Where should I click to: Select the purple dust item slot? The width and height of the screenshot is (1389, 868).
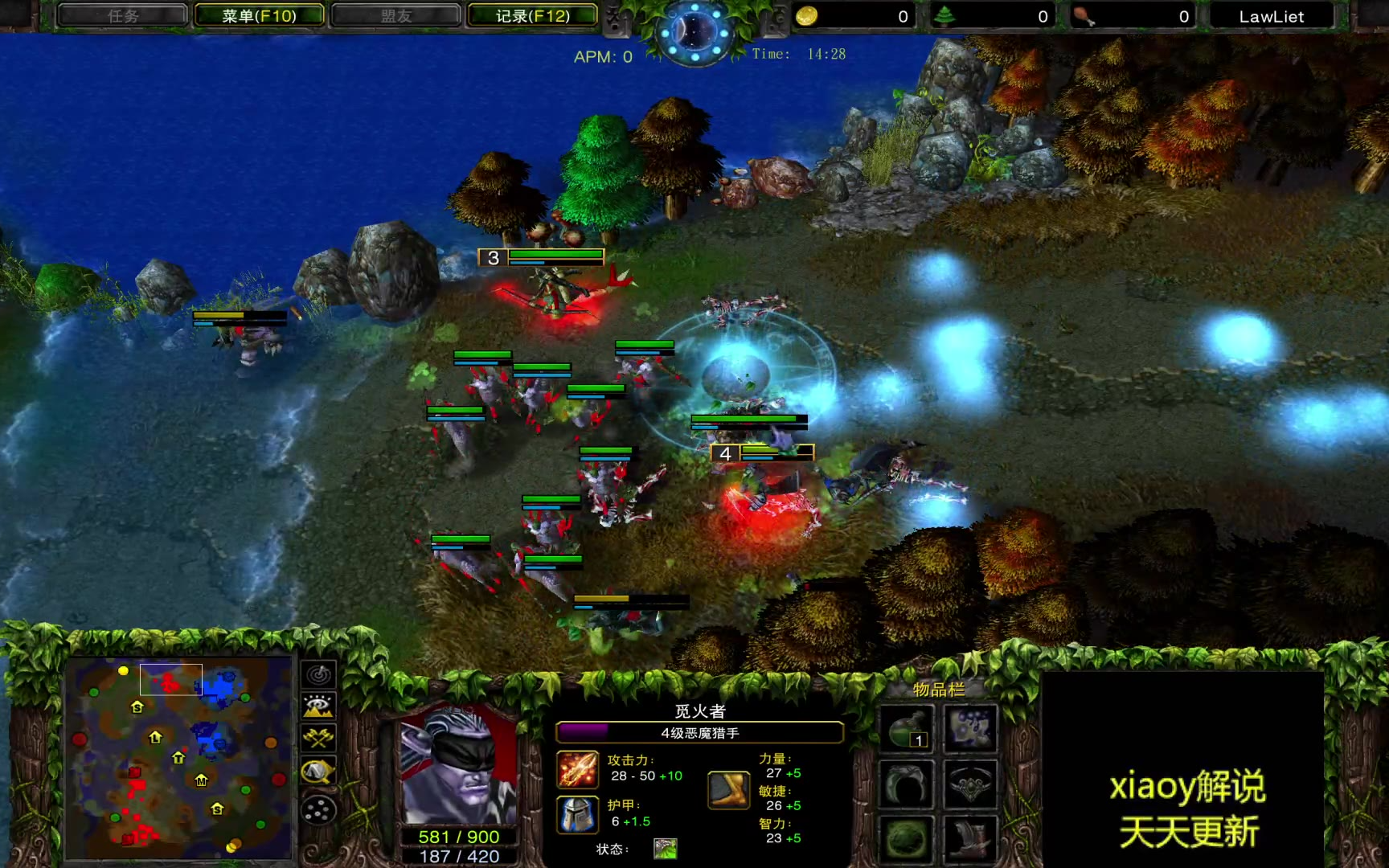click(x=970, y=729)
